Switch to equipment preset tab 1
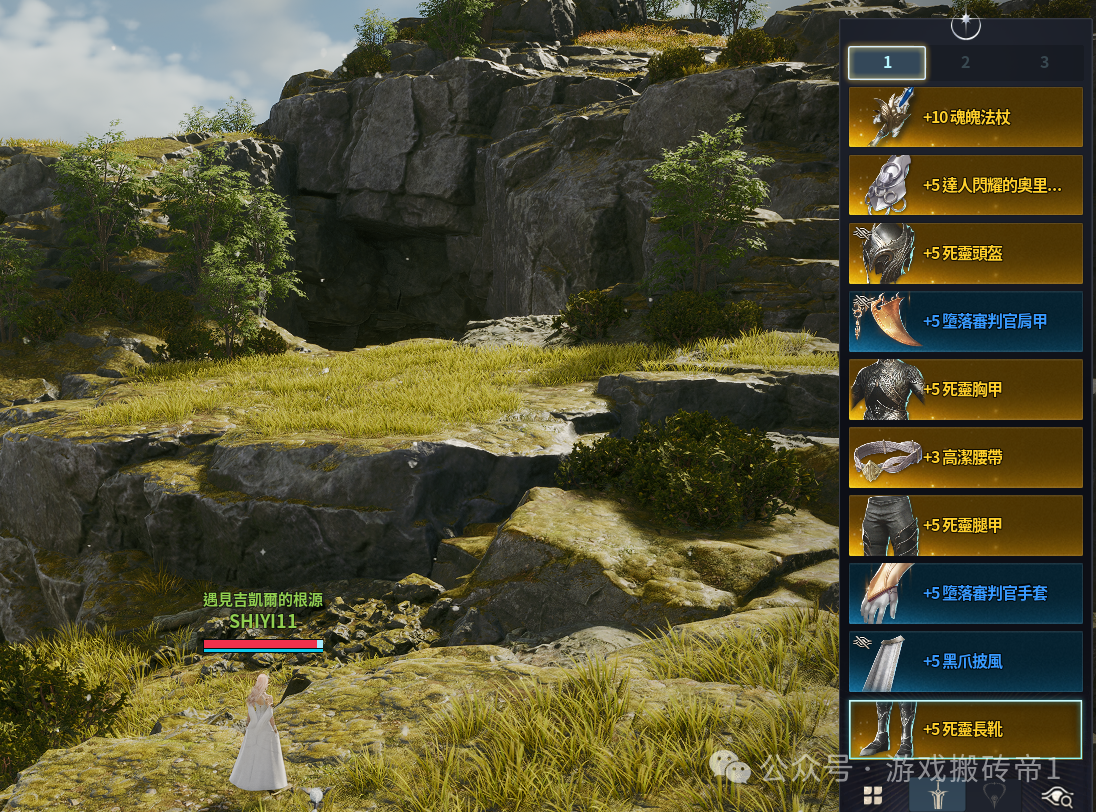The height and width of the screenshot is (812, 1096). click(x=887, y=63)
